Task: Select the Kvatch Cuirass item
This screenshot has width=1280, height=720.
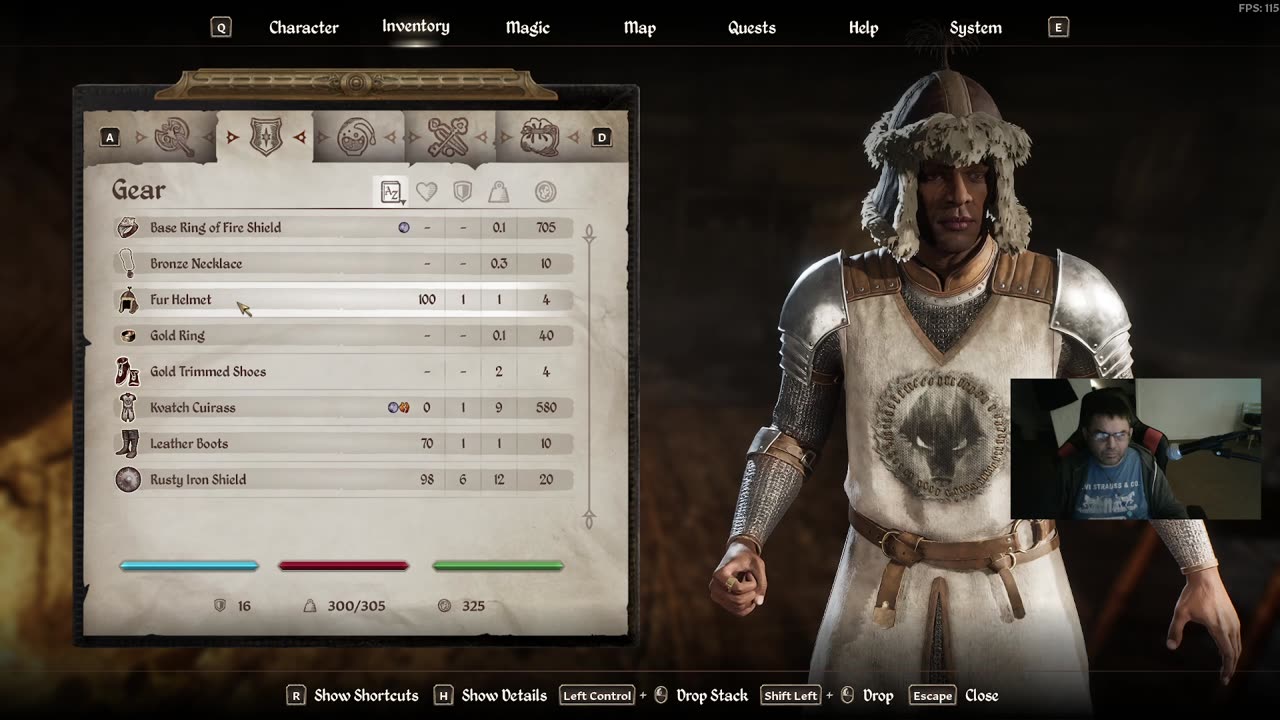Action: [x=193, y=408]
